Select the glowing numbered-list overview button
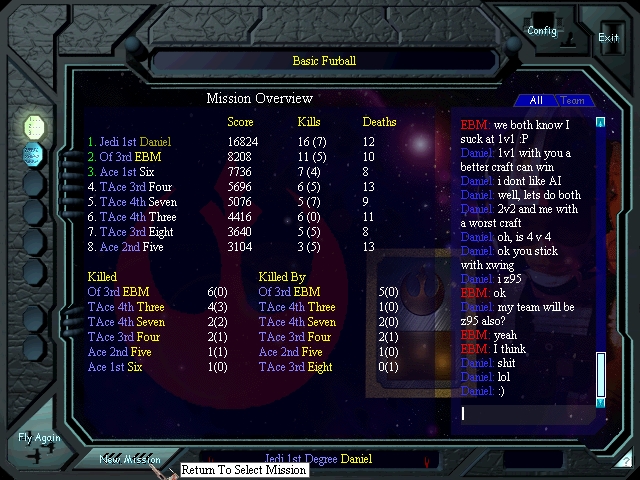The image size is (640, 480). (34, 126)
